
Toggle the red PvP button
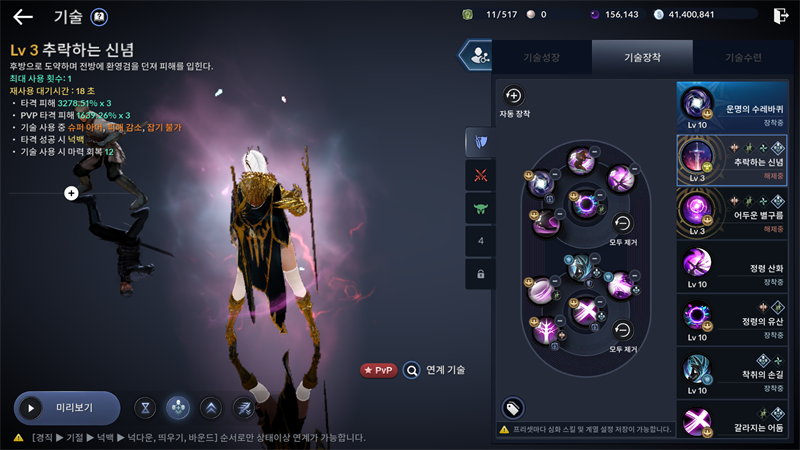[379, 370]
